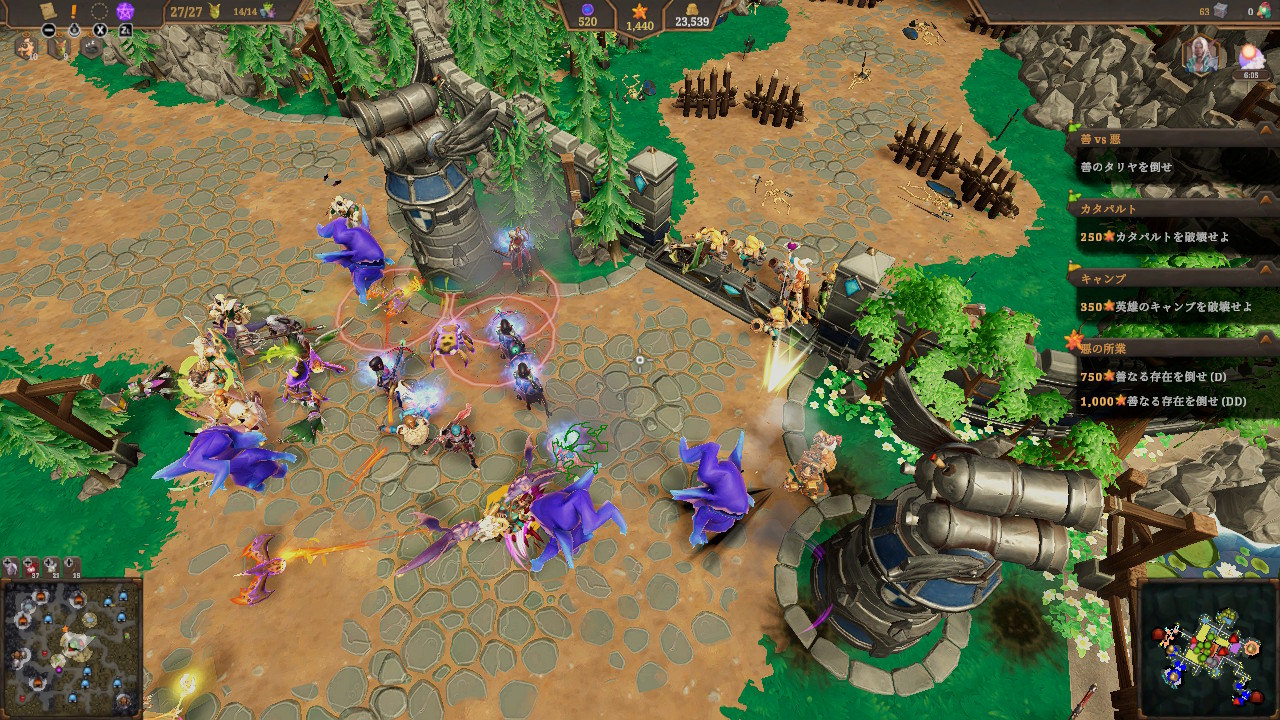Activate the purple pentagram spell icon
This screenshot has width=1280, height=720.
125,12
